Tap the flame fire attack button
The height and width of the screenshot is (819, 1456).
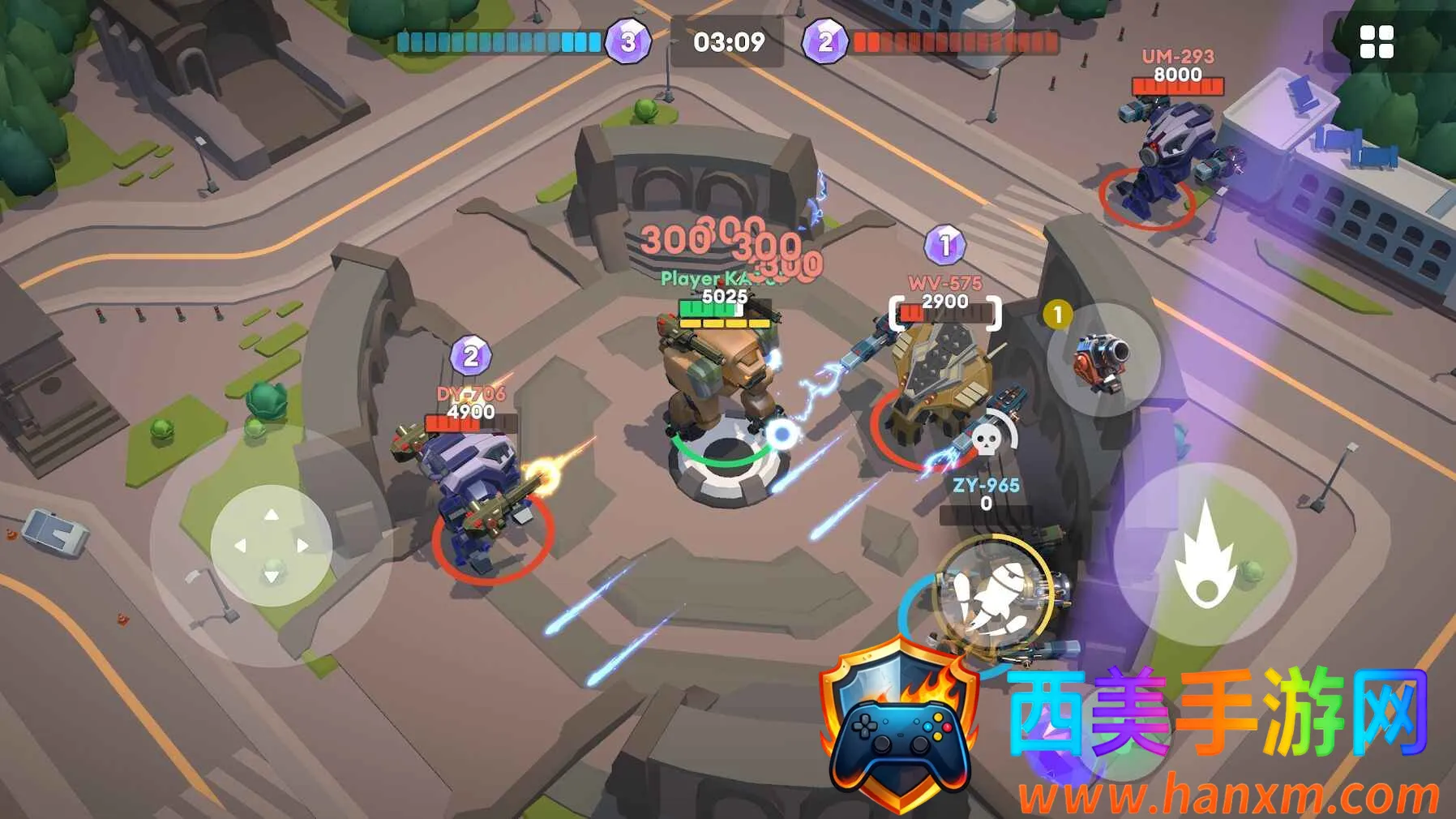[1205, 555]
